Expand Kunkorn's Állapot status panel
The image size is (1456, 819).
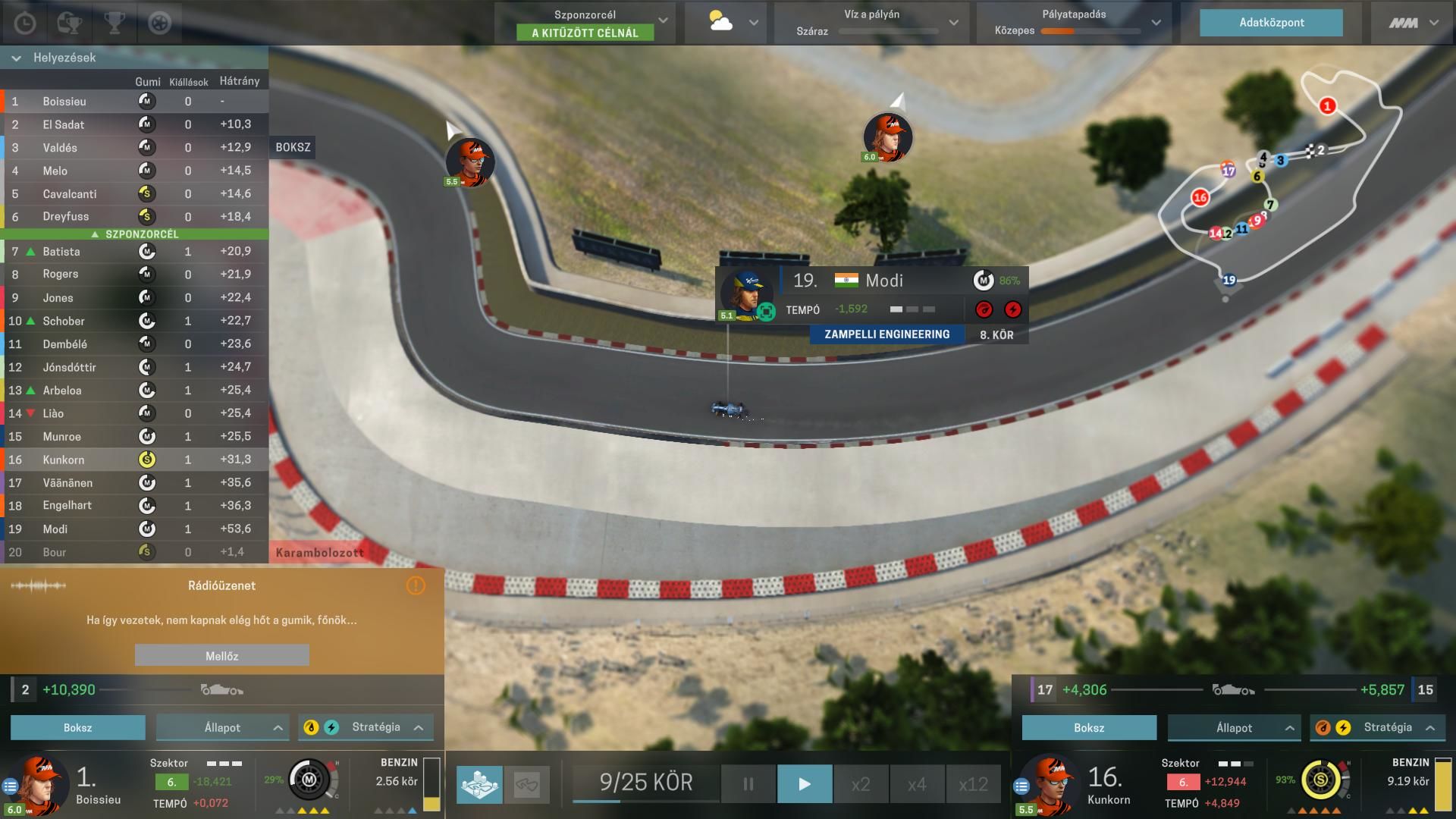[x=1234, y=727]
